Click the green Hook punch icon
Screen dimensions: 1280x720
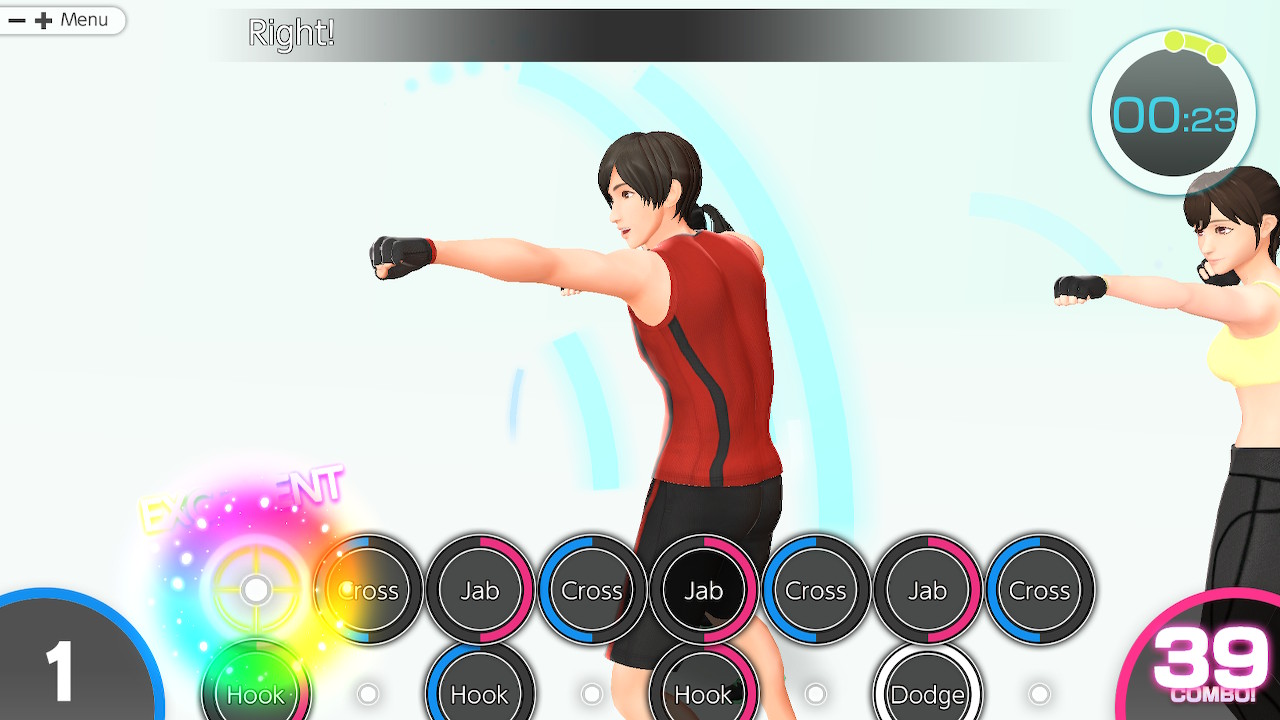256,692
